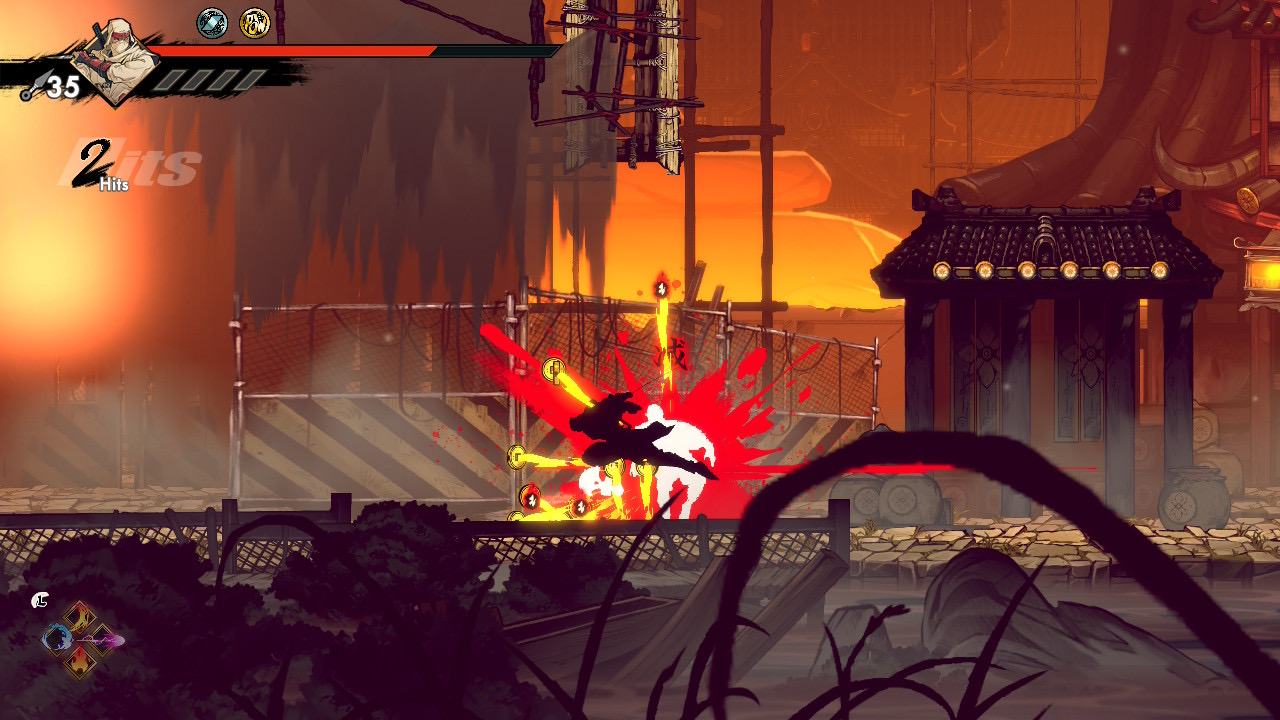This screenshot has height=720, width=1280.
Task: Select the yellow POW amulet icon
Action: 255,23
